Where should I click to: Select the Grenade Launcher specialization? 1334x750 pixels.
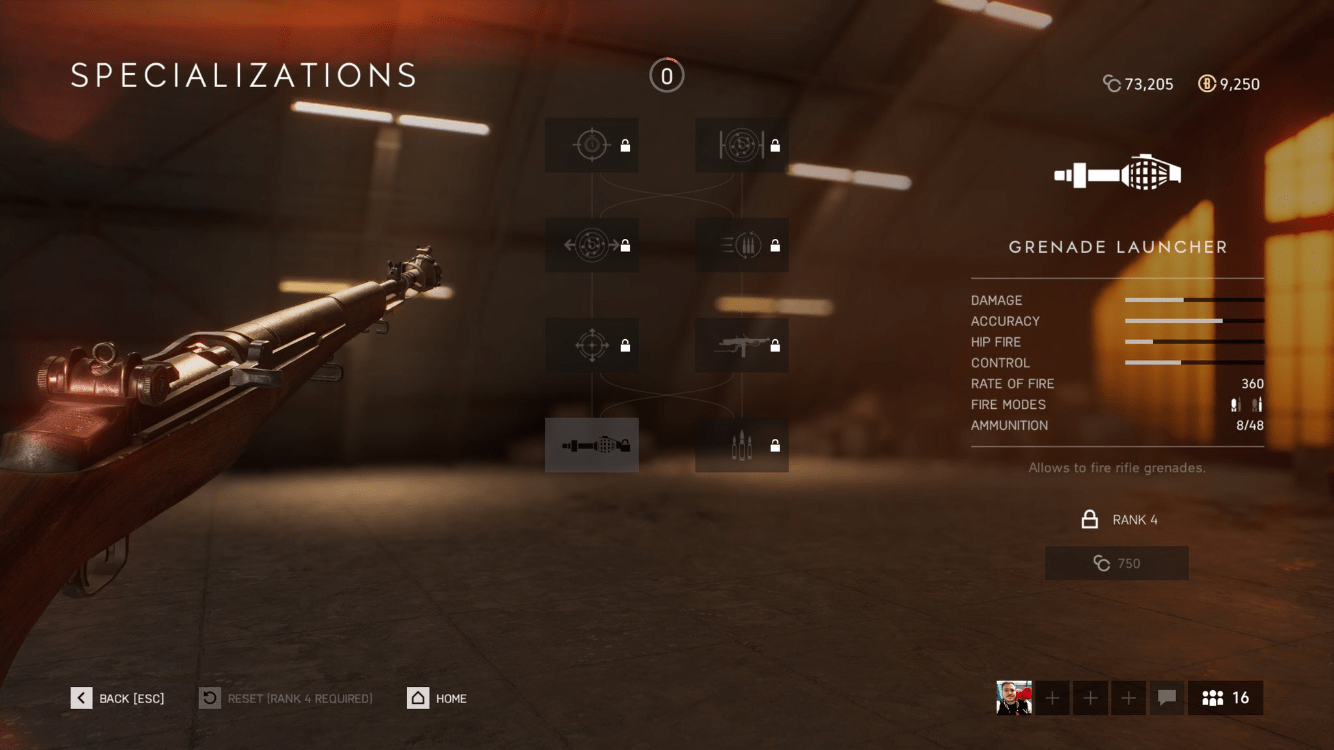point(592,445)
